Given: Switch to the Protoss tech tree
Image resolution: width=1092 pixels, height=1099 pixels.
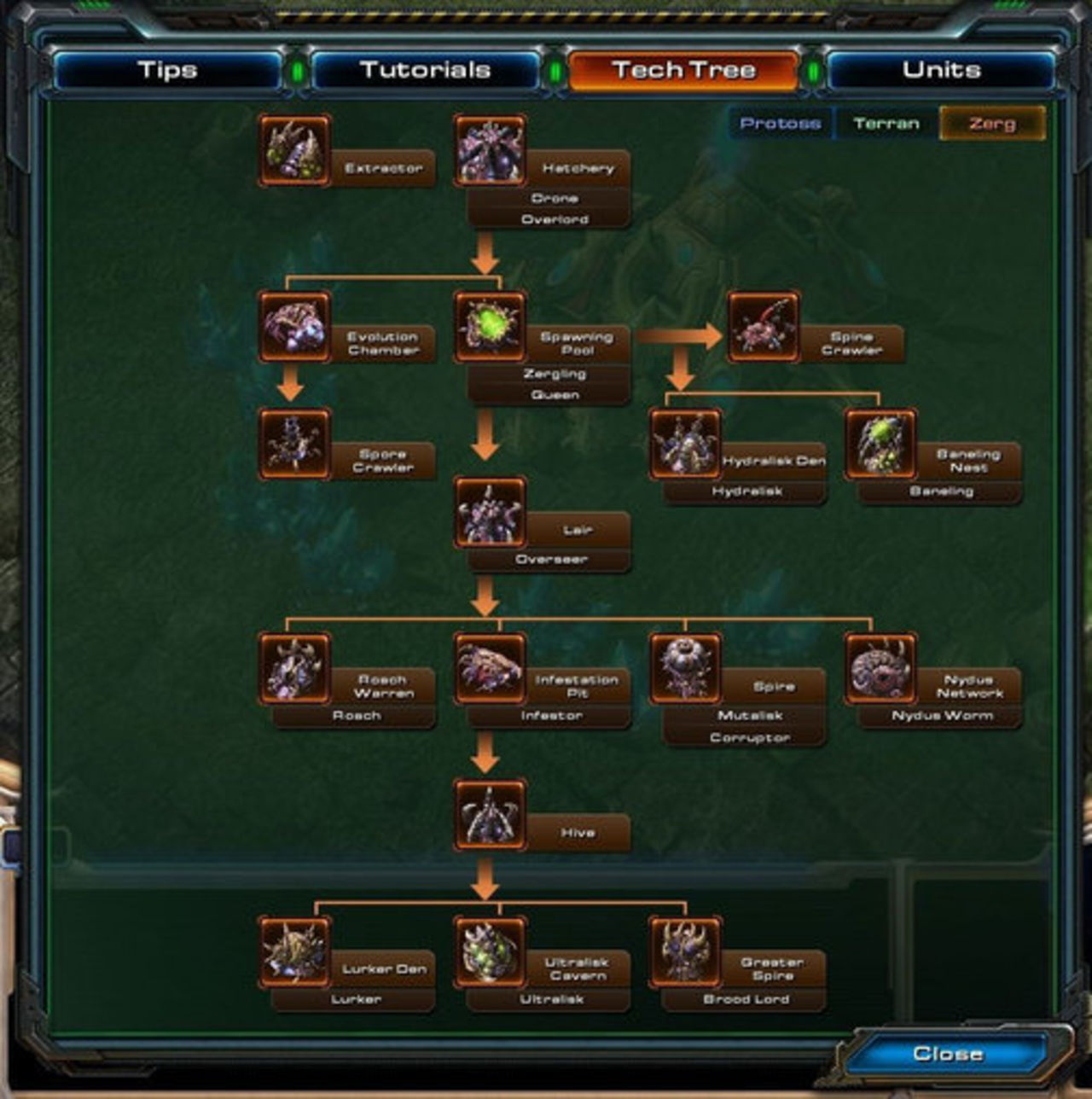Looking at the screenshot, I should coord(781,123).
